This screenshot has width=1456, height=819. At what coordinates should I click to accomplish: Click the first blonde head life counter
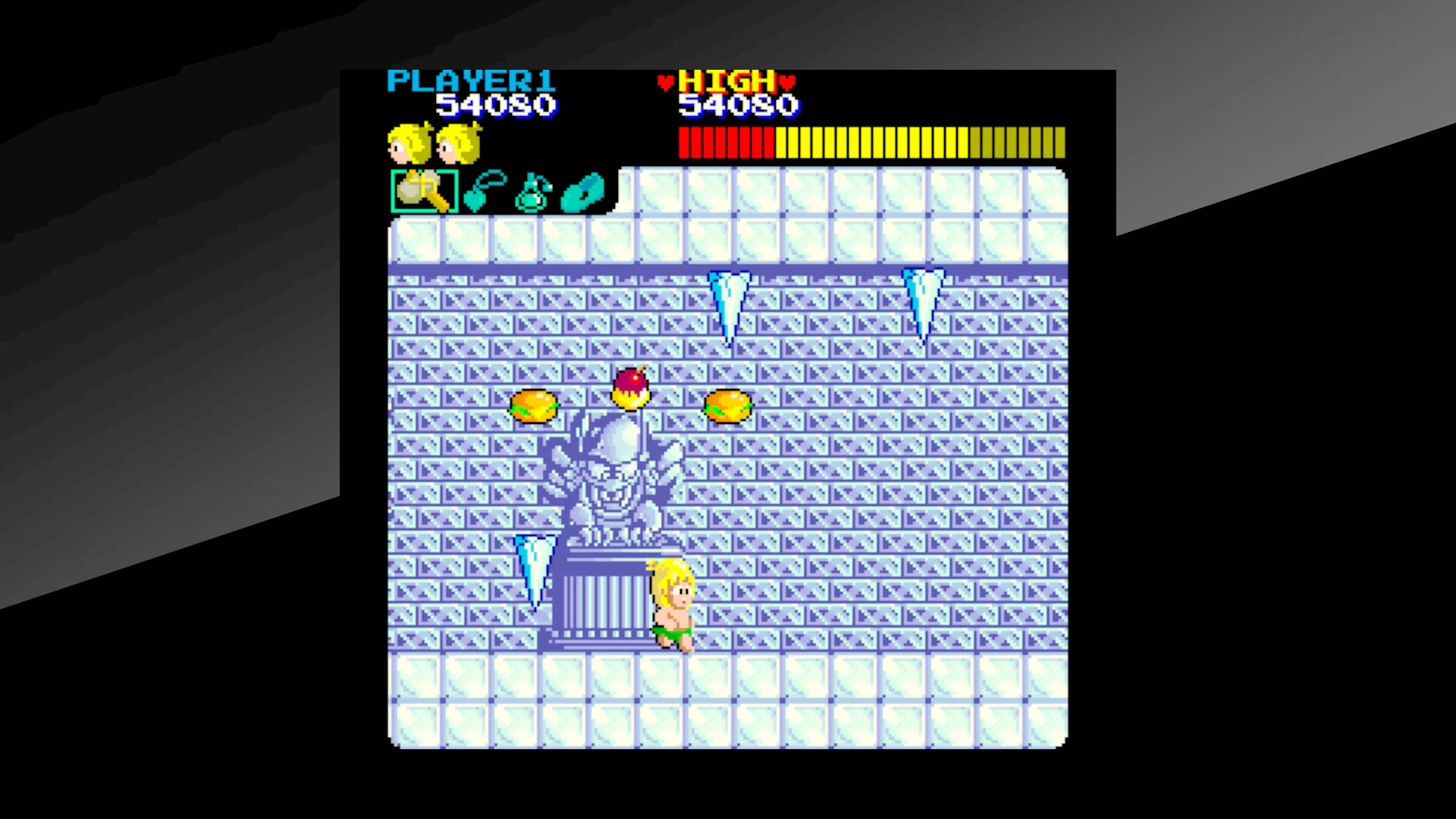(407, 144)
